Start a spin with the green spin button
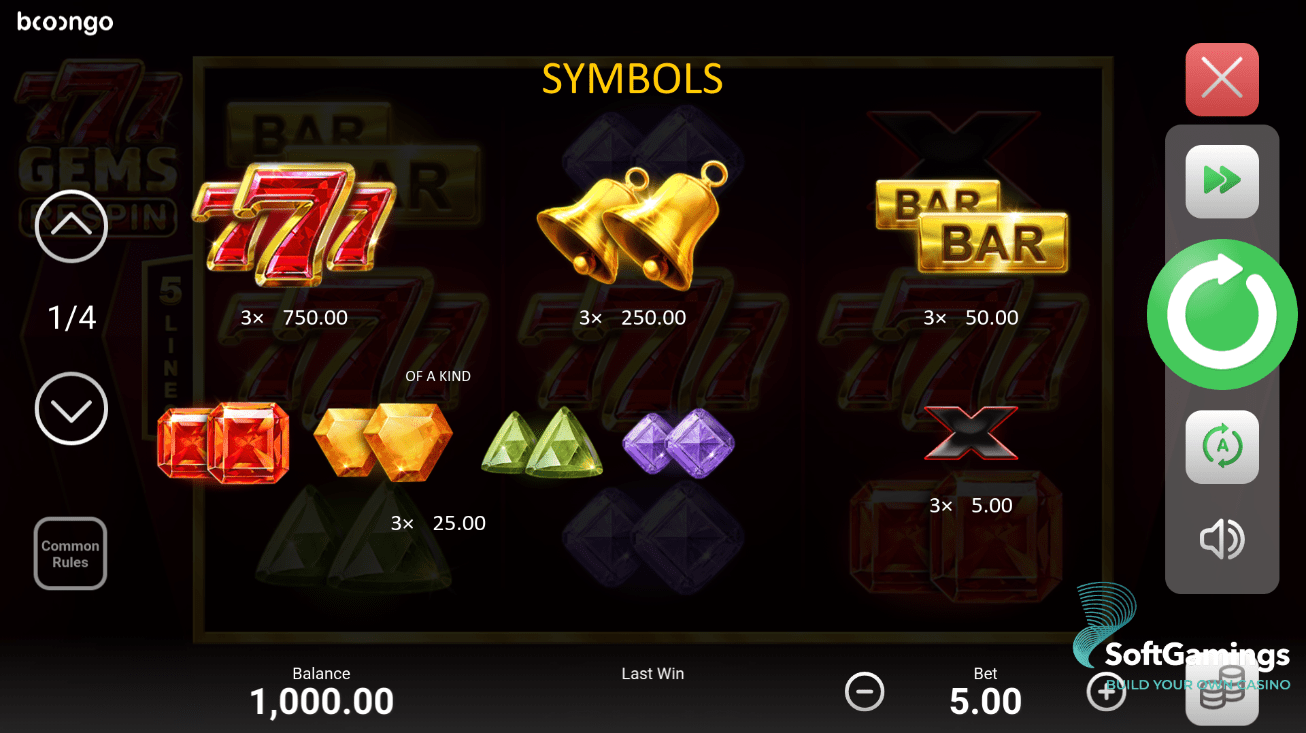This screenshot has width=1306, height=733. [x=1222, y=313]
